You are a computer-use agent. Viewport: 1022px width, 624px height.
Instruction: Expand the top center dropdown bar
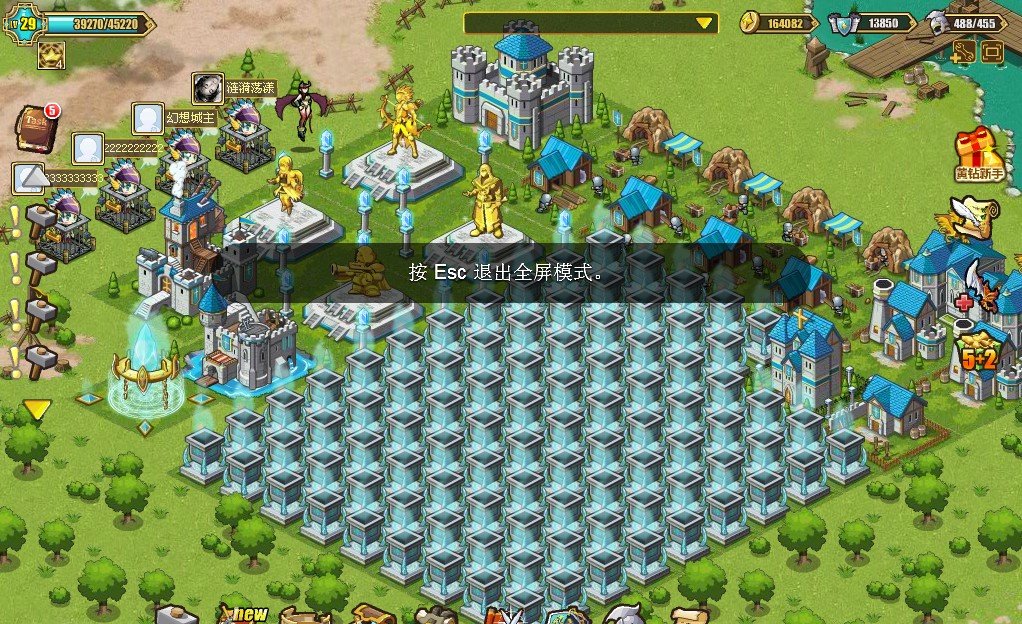tap(704, 23)
